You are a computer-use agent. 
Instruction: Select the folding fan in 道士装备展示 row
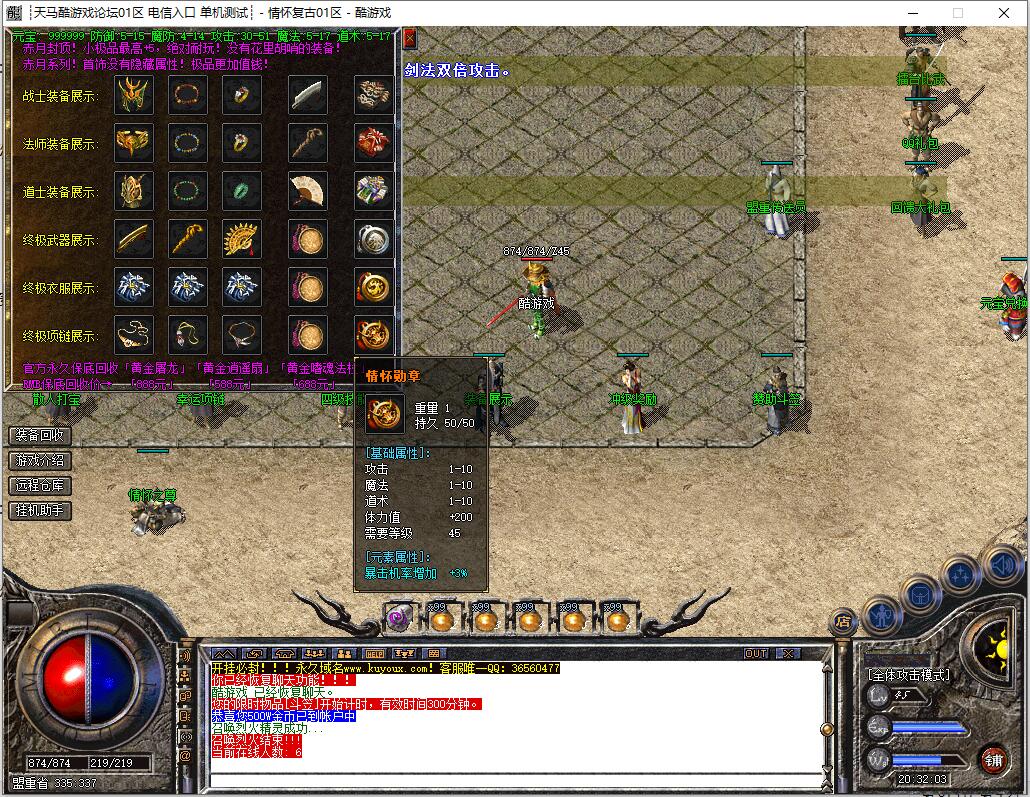(x=307, y=191)
